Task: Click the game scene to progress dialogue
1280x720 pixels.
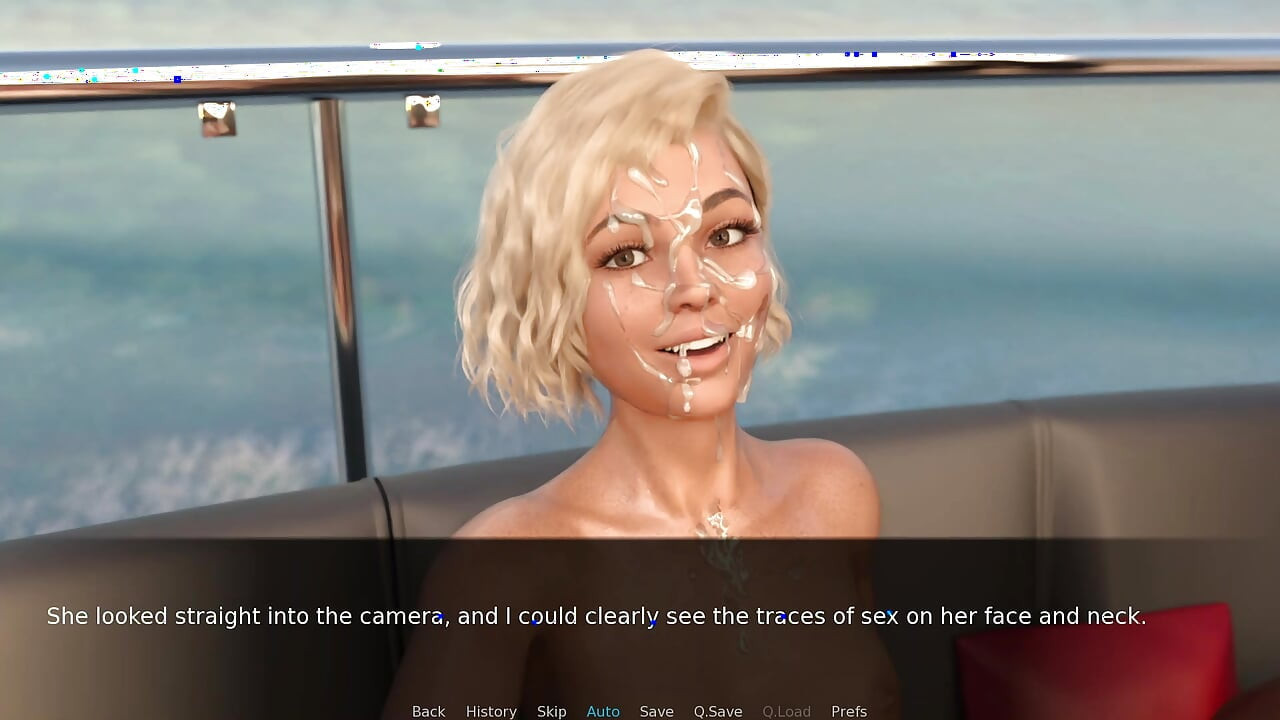Action: [x=640, y=300]
